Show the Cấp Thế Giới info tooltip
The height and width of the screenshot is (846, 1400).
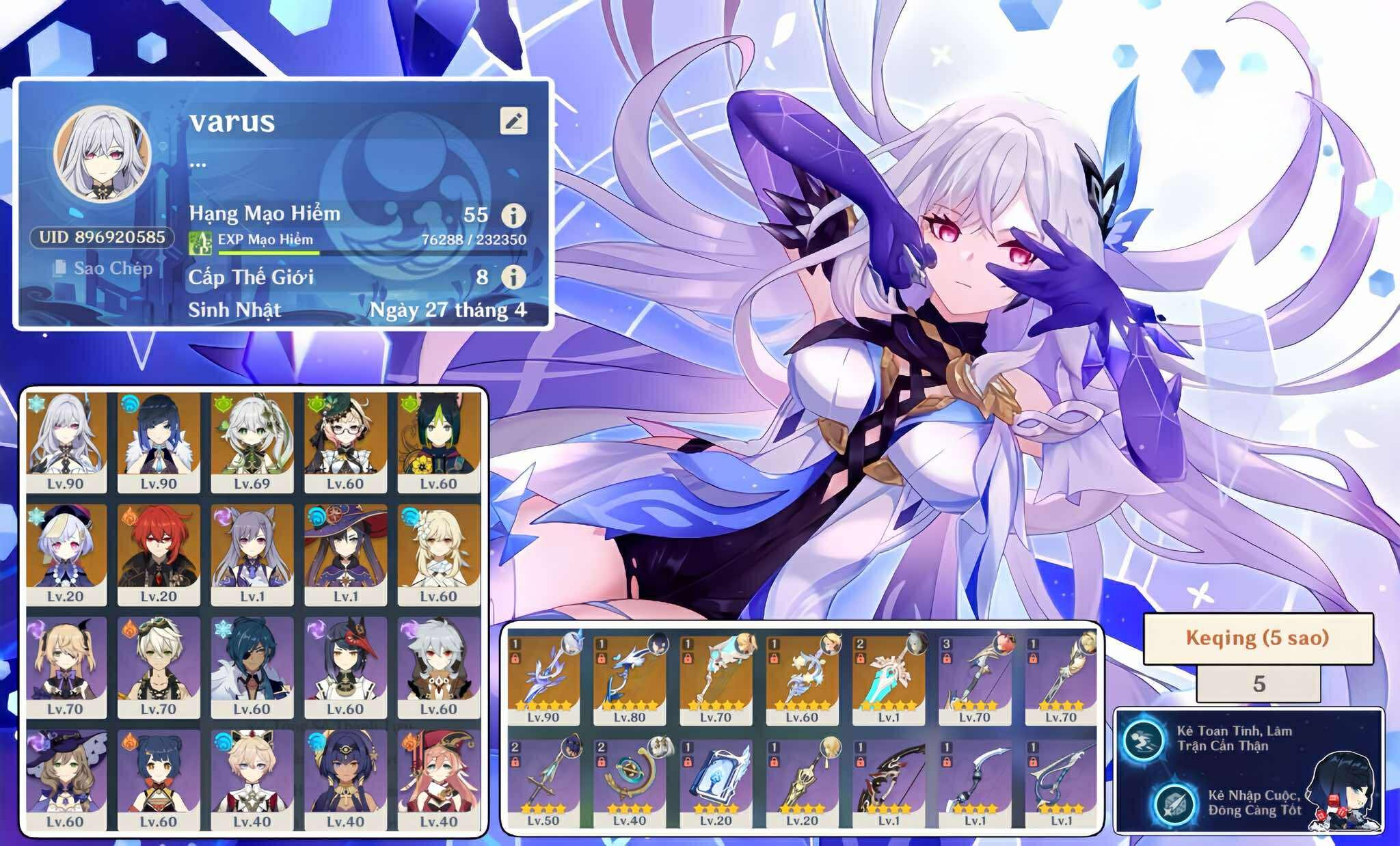(513, 277)
